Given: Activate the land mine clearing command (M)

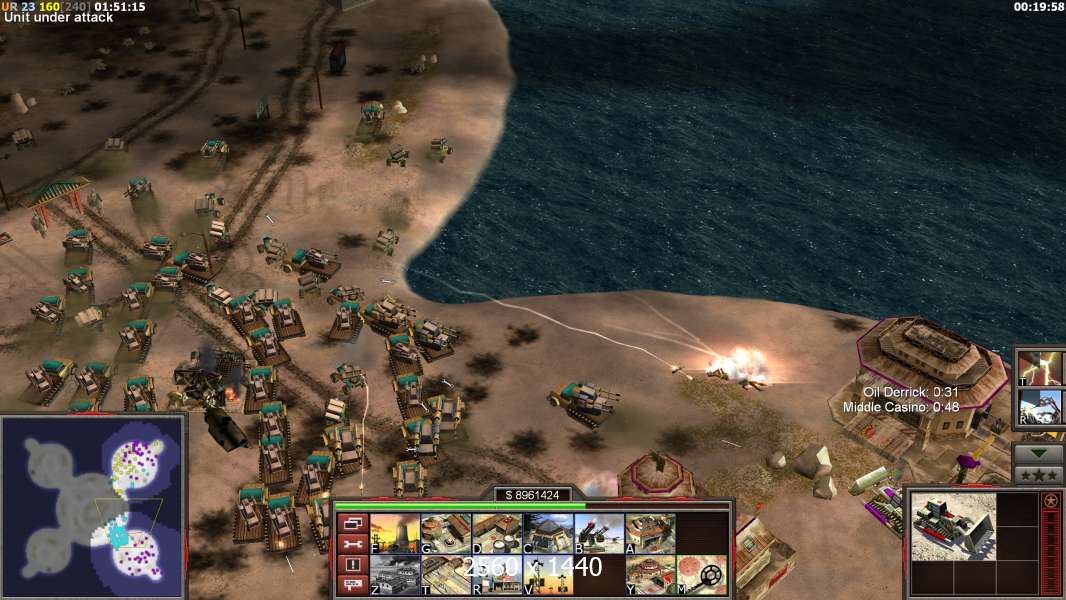Looking at the screenshot, I should (701, 575).
